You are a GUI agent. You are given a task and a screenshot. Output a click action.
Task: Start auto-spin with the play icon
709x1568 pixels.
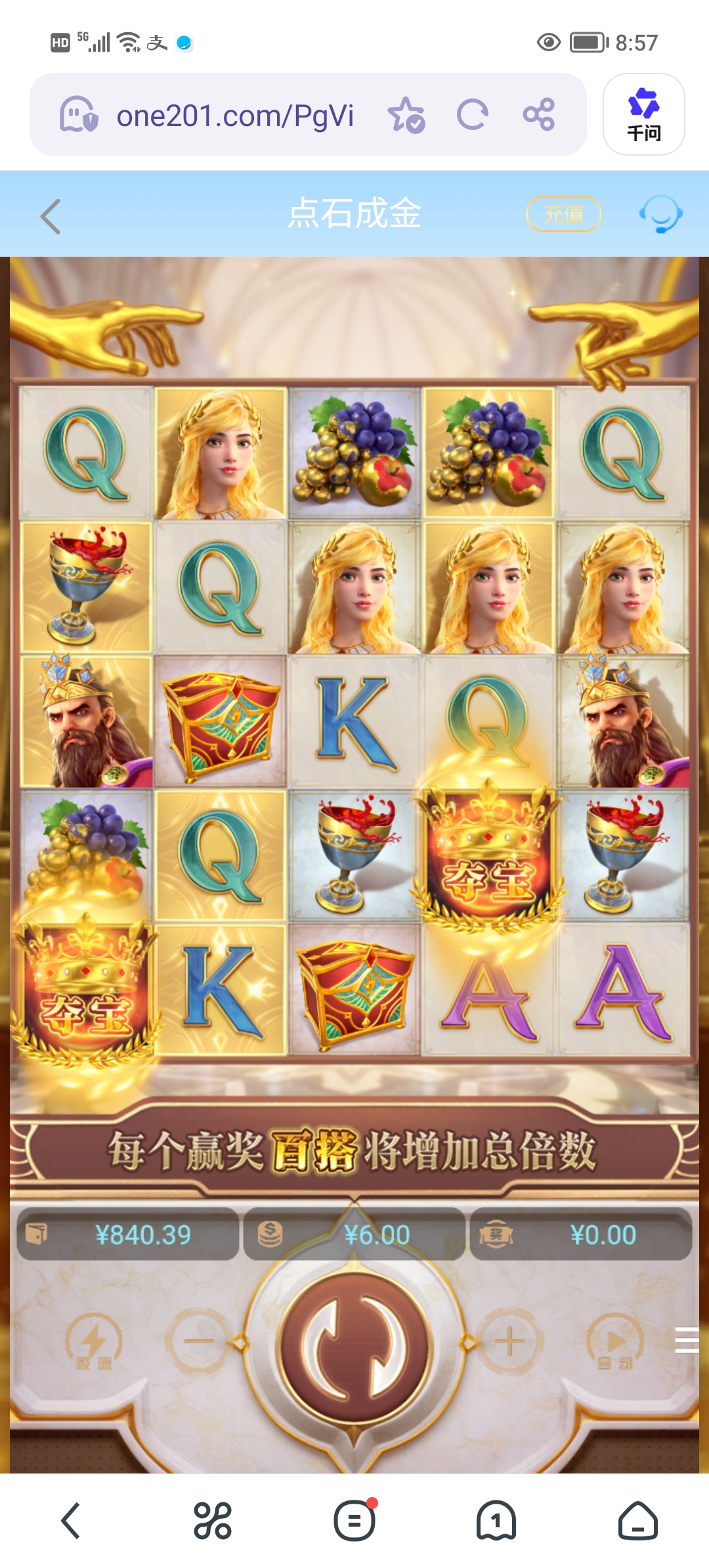(x=615, y=1342)
